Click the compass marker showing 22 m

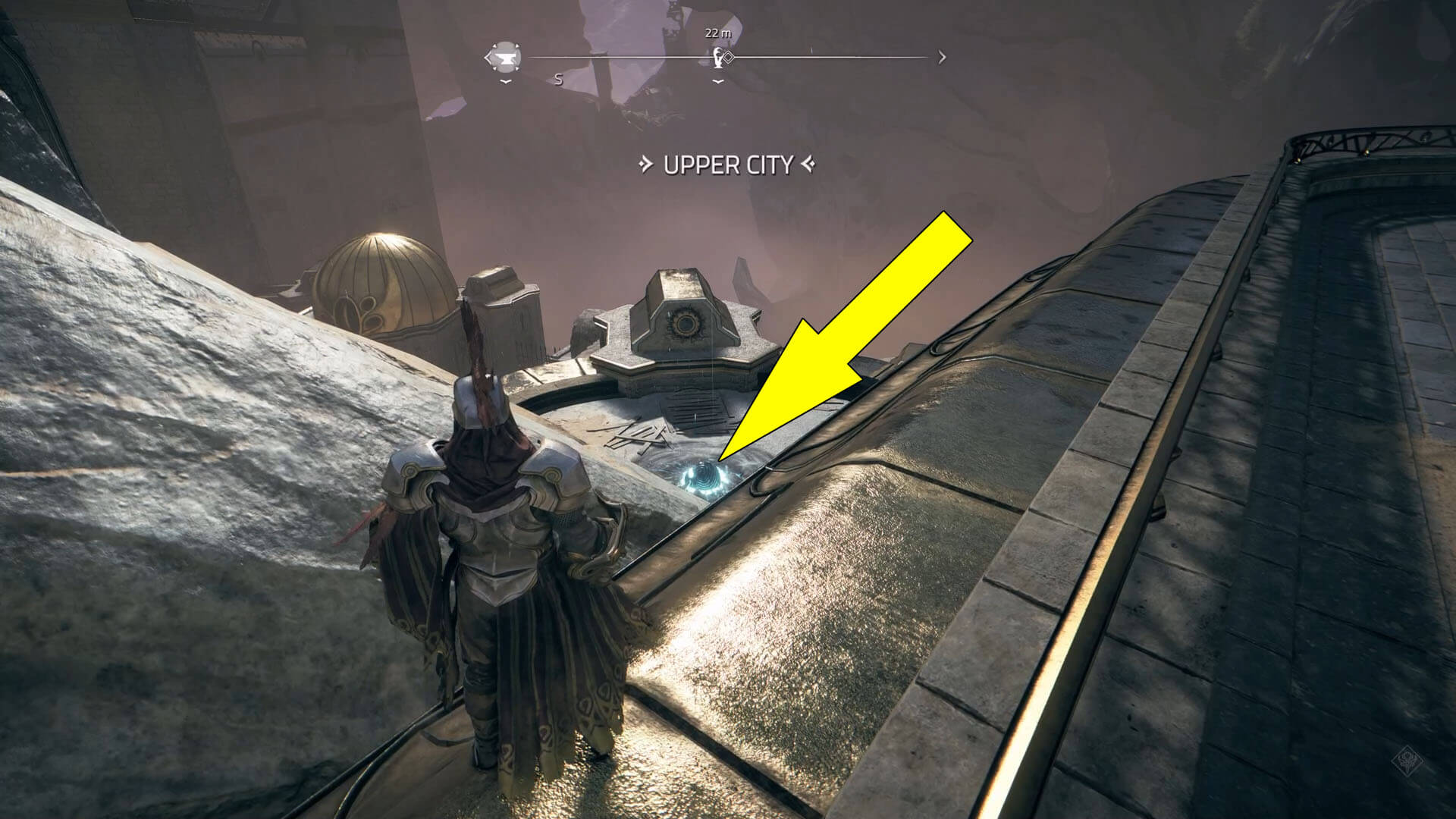point(717,57)
